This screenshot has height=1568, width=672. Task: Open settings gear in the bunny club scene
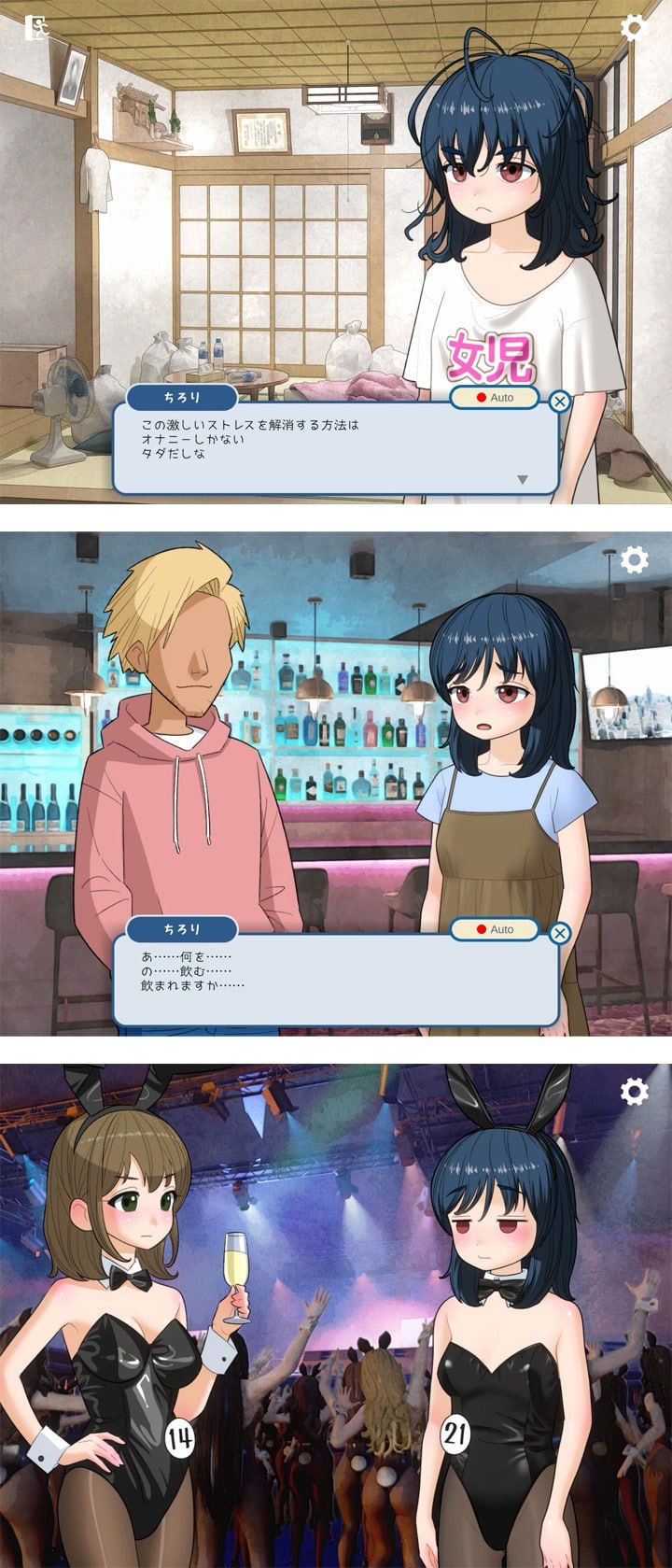(x=634, y=1091)
